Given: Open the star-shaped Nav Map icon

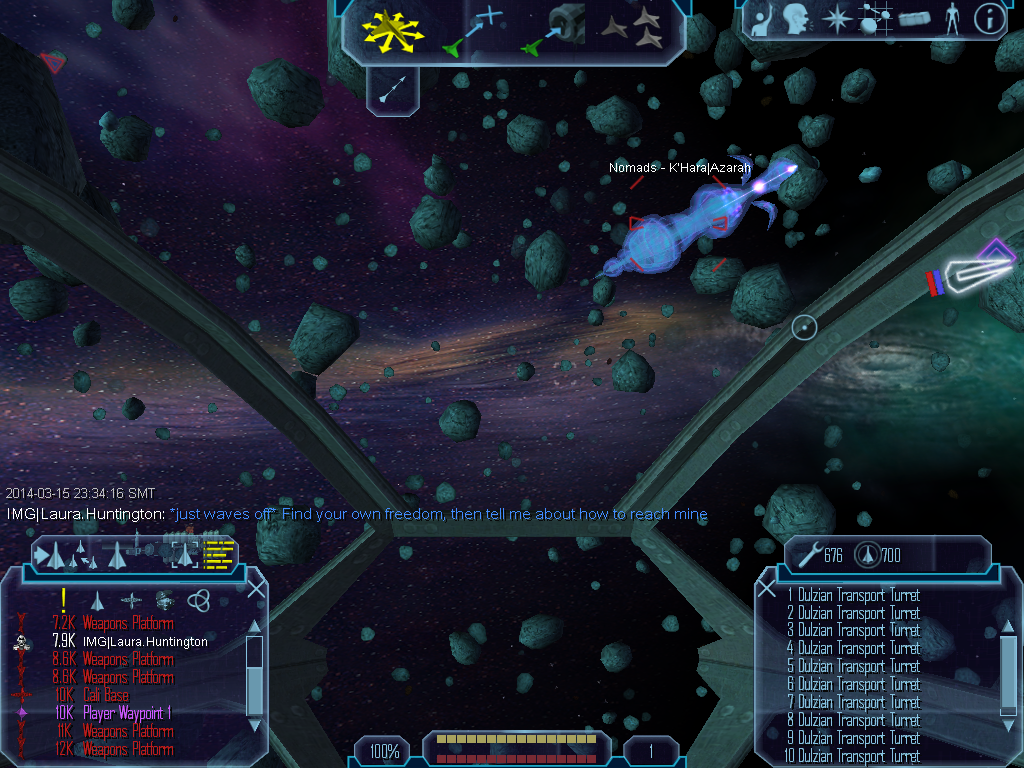Looking at the screenshot, I should (835, 19).
